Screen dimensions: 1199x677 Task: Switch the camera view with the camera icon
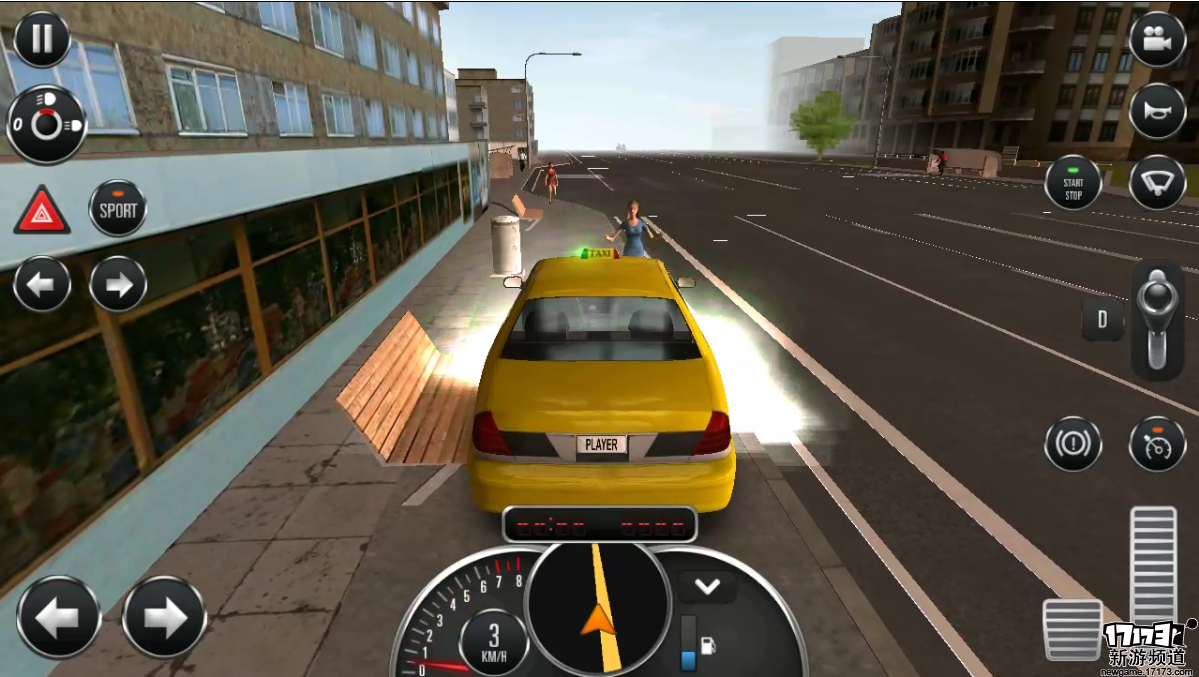[x=1157, y=40]
